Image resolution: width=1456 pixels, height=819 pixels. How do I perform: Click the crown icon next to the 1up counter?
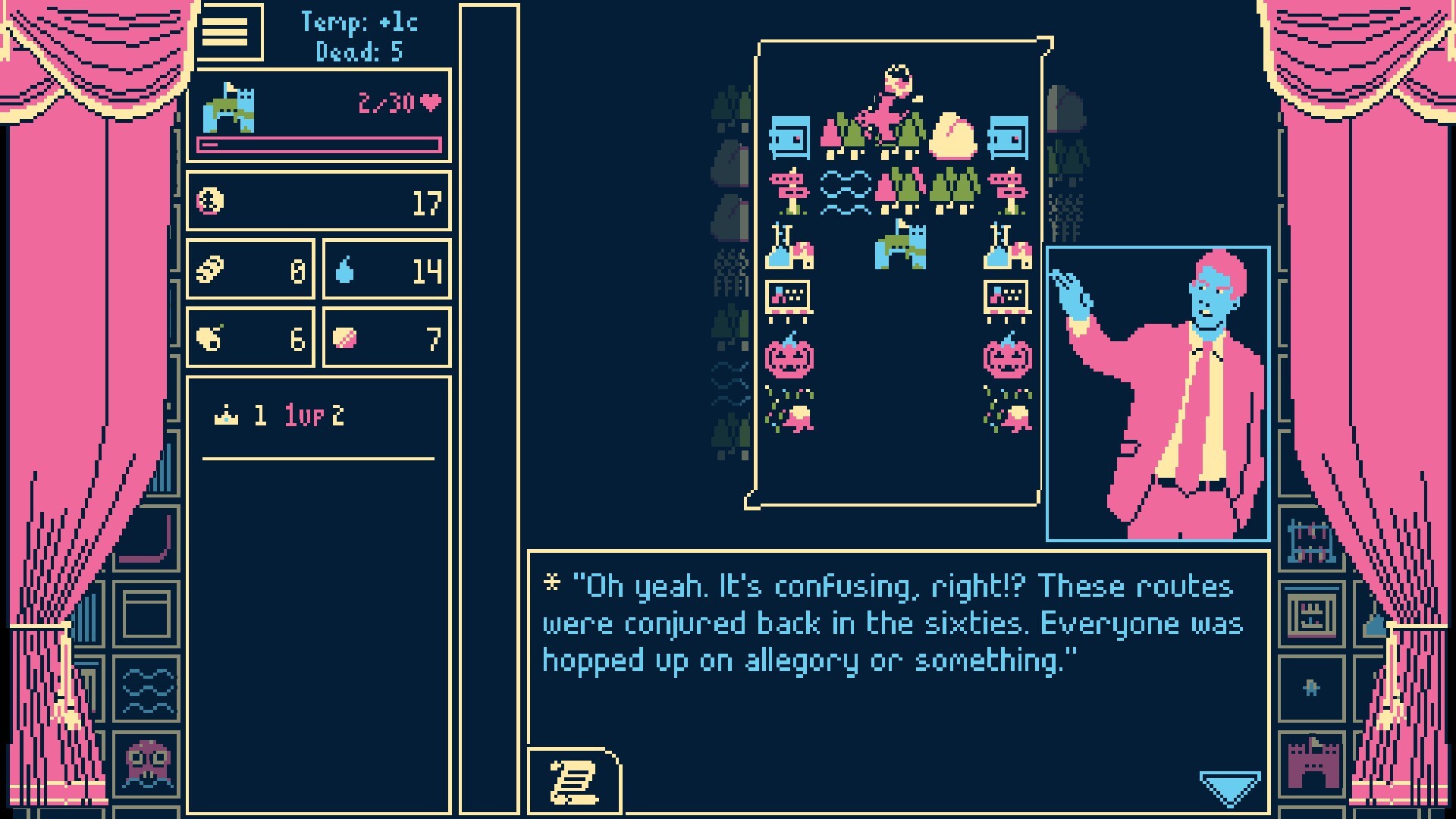(x=224, y=415)
